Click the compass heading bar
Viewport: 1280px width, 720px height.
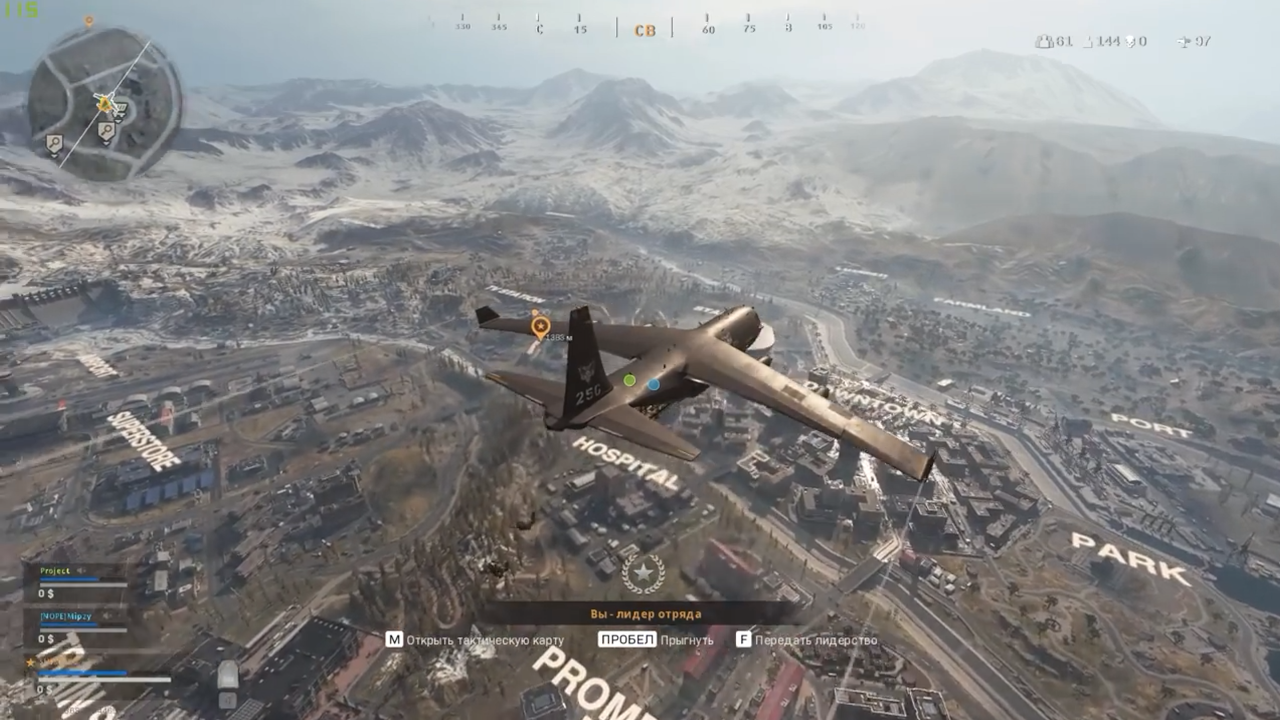pos(645,27)
